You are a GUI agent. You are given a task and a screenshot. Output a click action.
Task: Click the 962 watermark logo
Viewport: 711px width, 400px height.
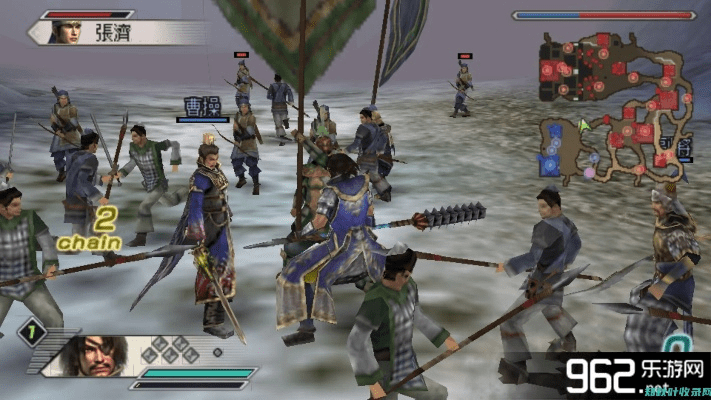click(632, 374)
